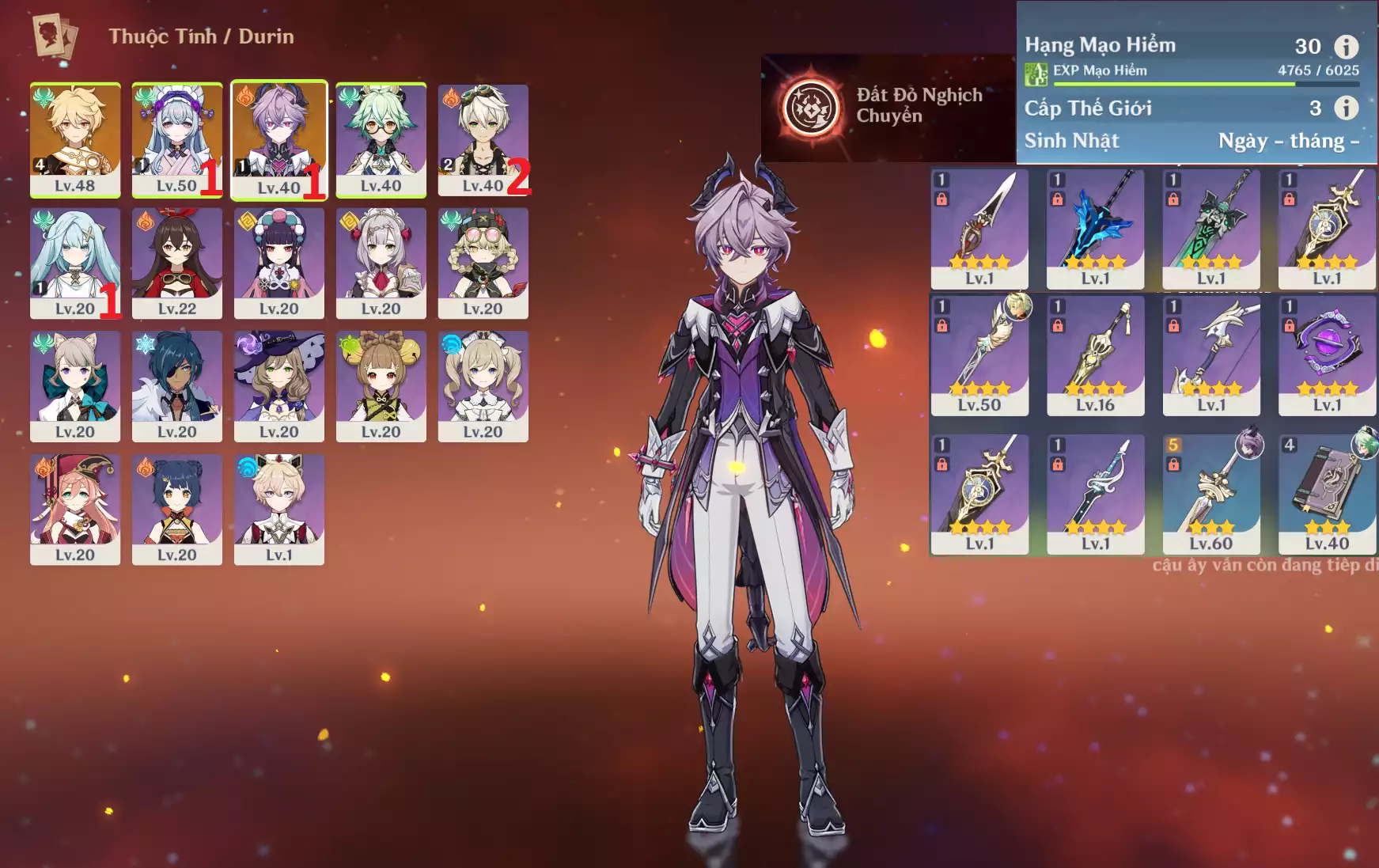Pick Bennett's character portrait

[483, 138]
